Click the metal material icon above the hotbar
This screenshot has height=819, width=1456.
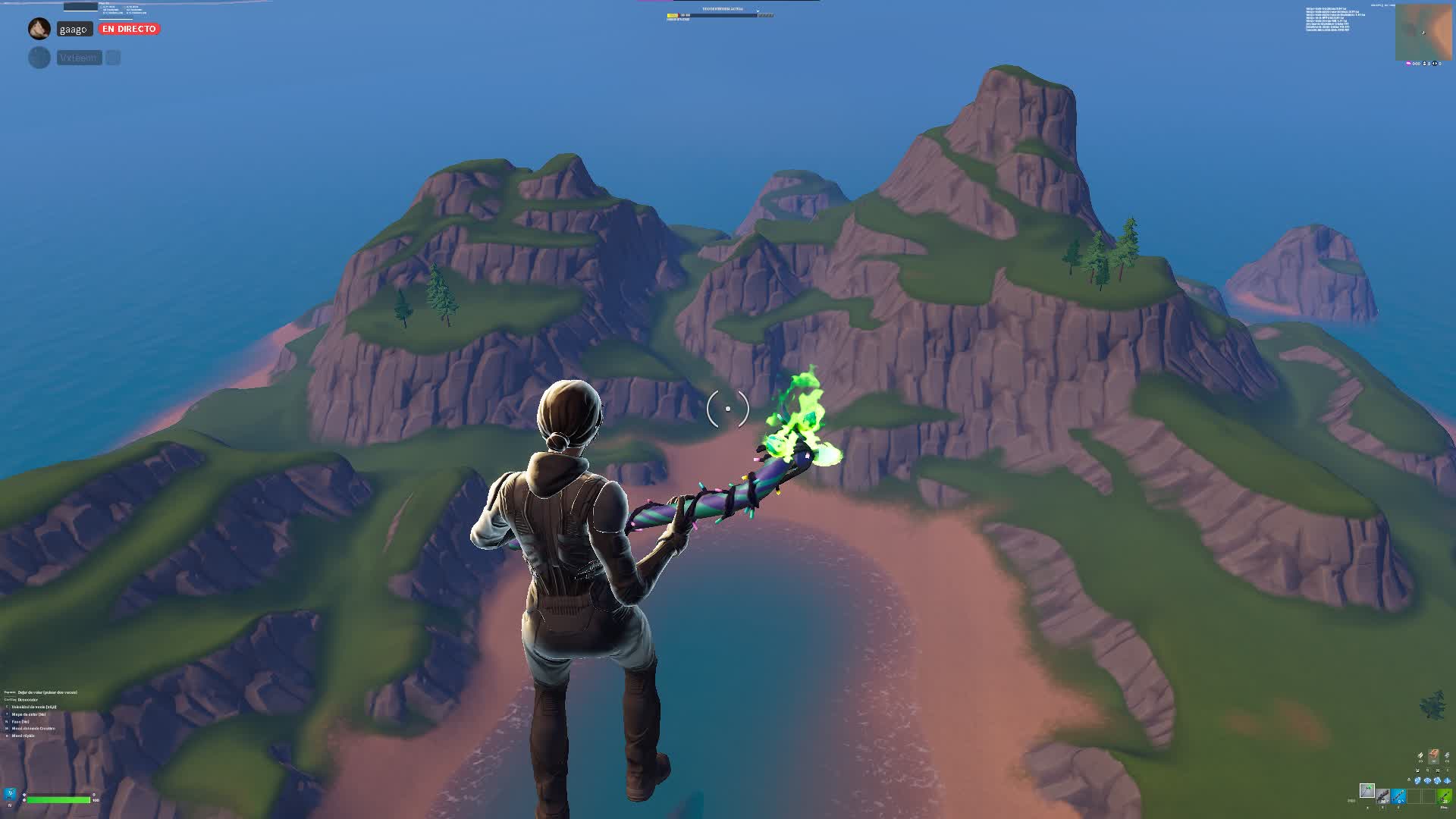coord(1448,756)
